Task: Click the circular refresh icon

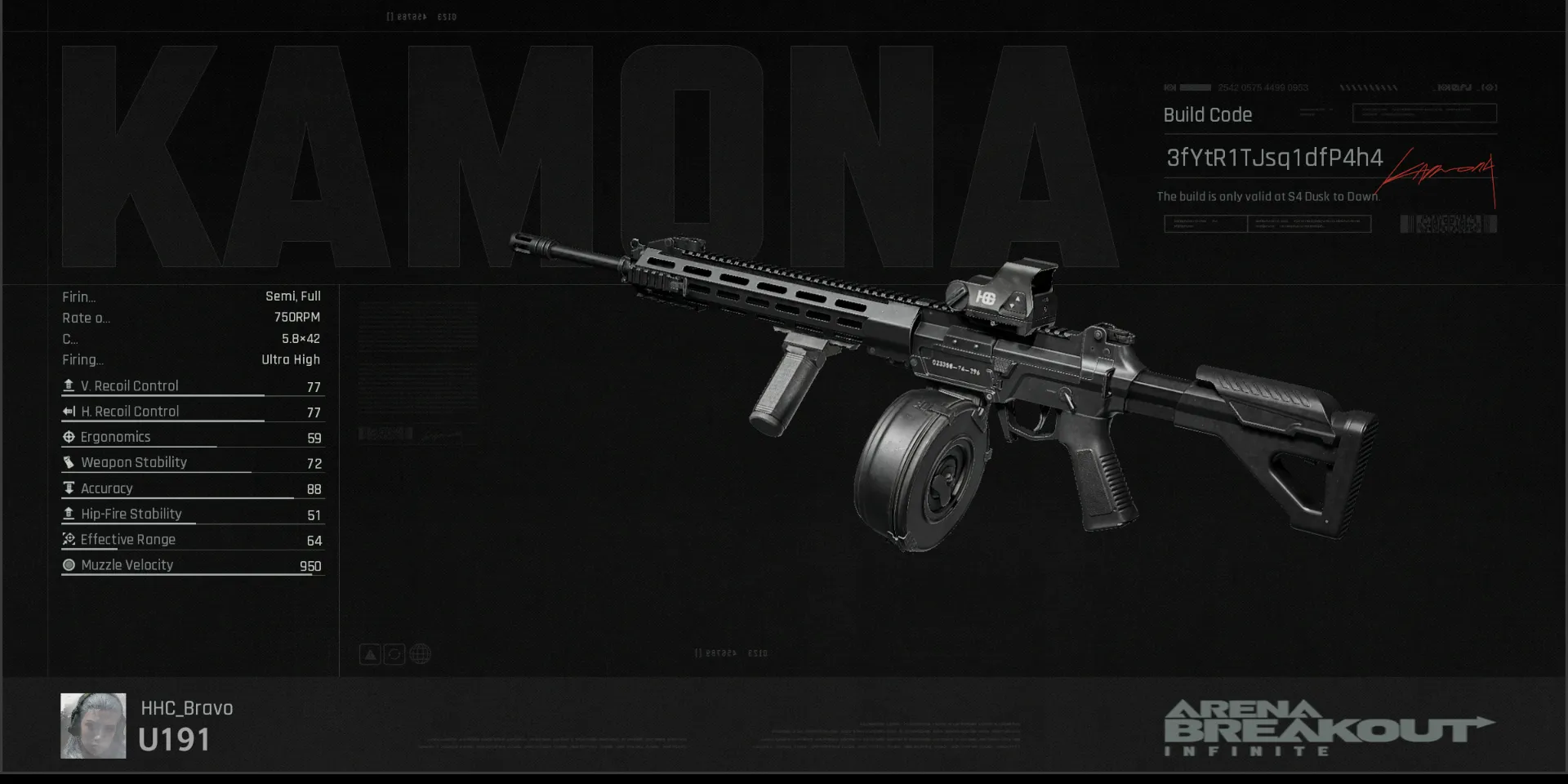Action: tap(394, 654)
